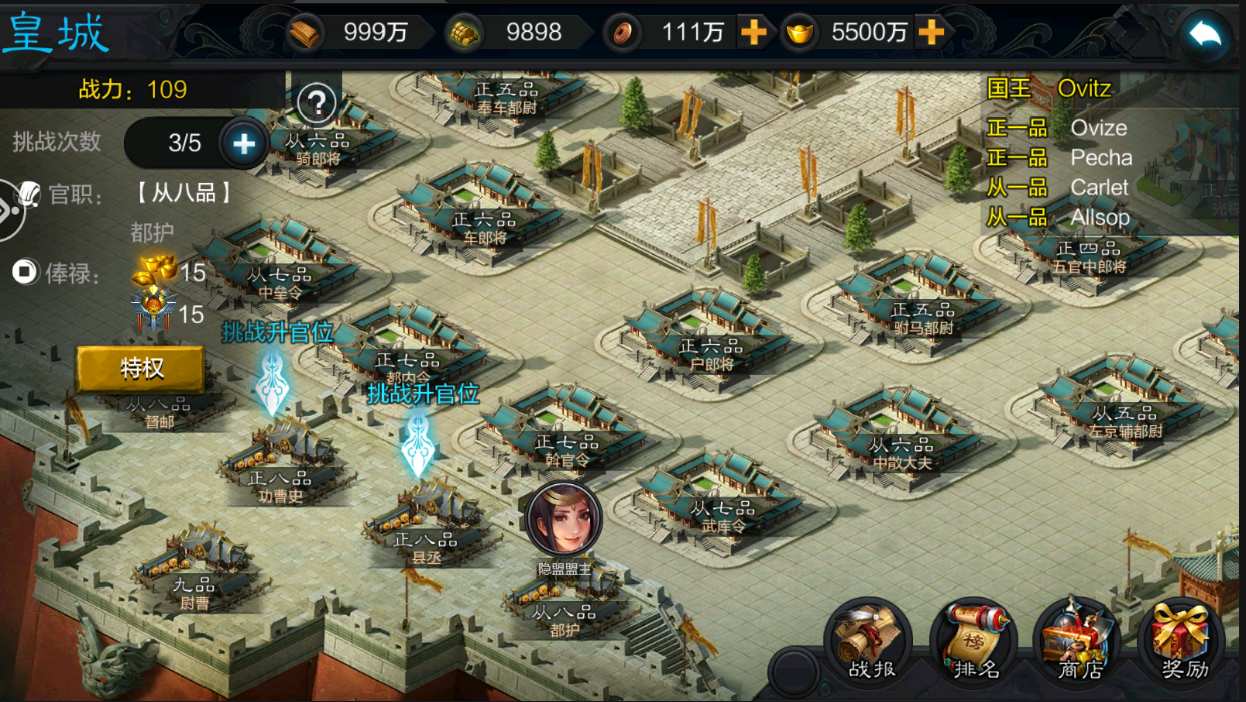Add more copper coins with plus button

tap(753, 33)
